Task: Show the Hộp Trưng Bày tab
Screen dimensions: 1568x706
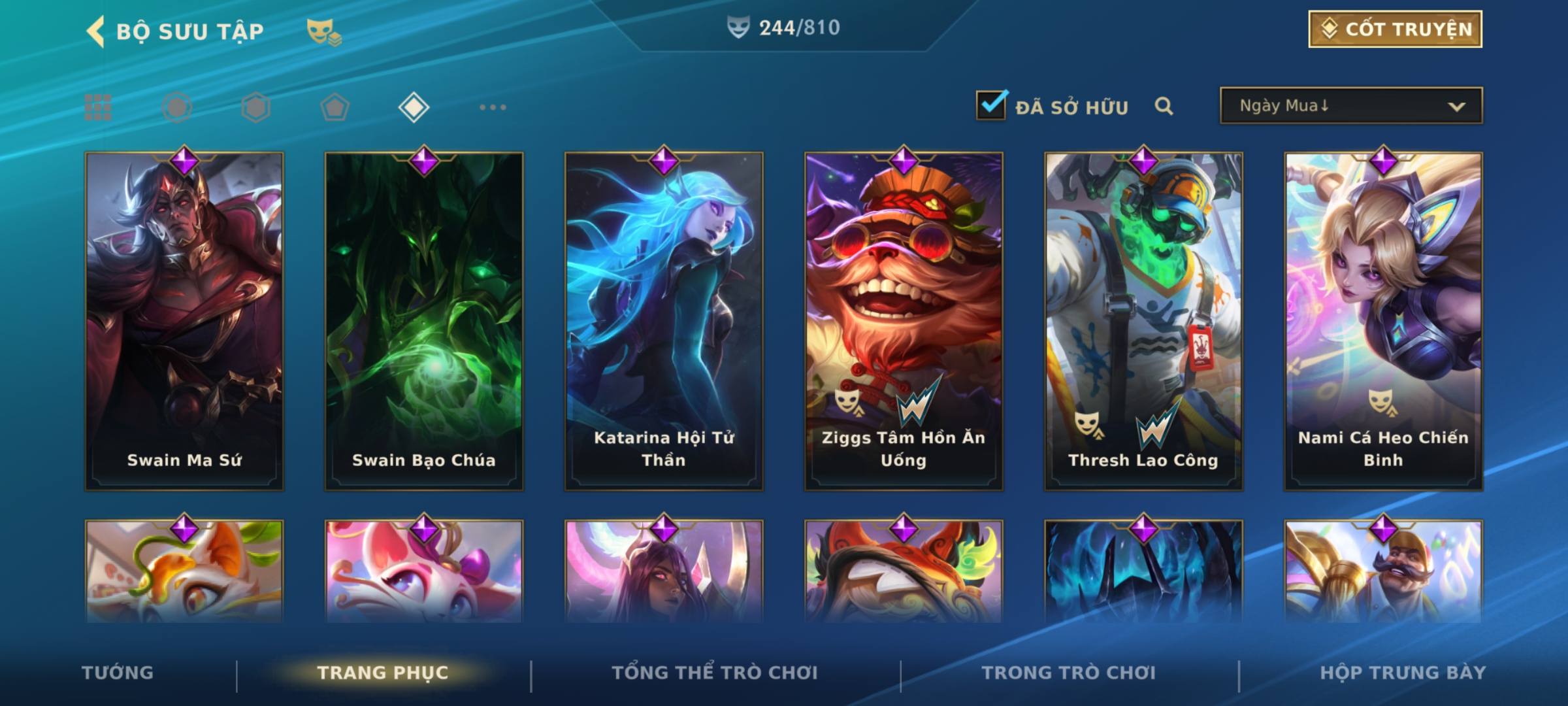Action: click(1403, 673)
